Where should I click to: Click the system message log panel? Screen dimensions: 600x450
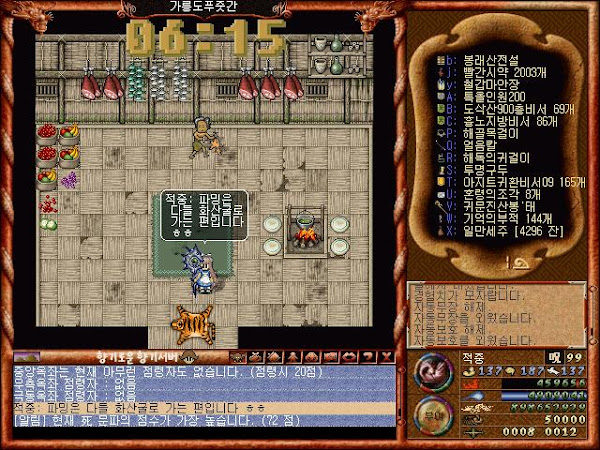coord(494,312)
